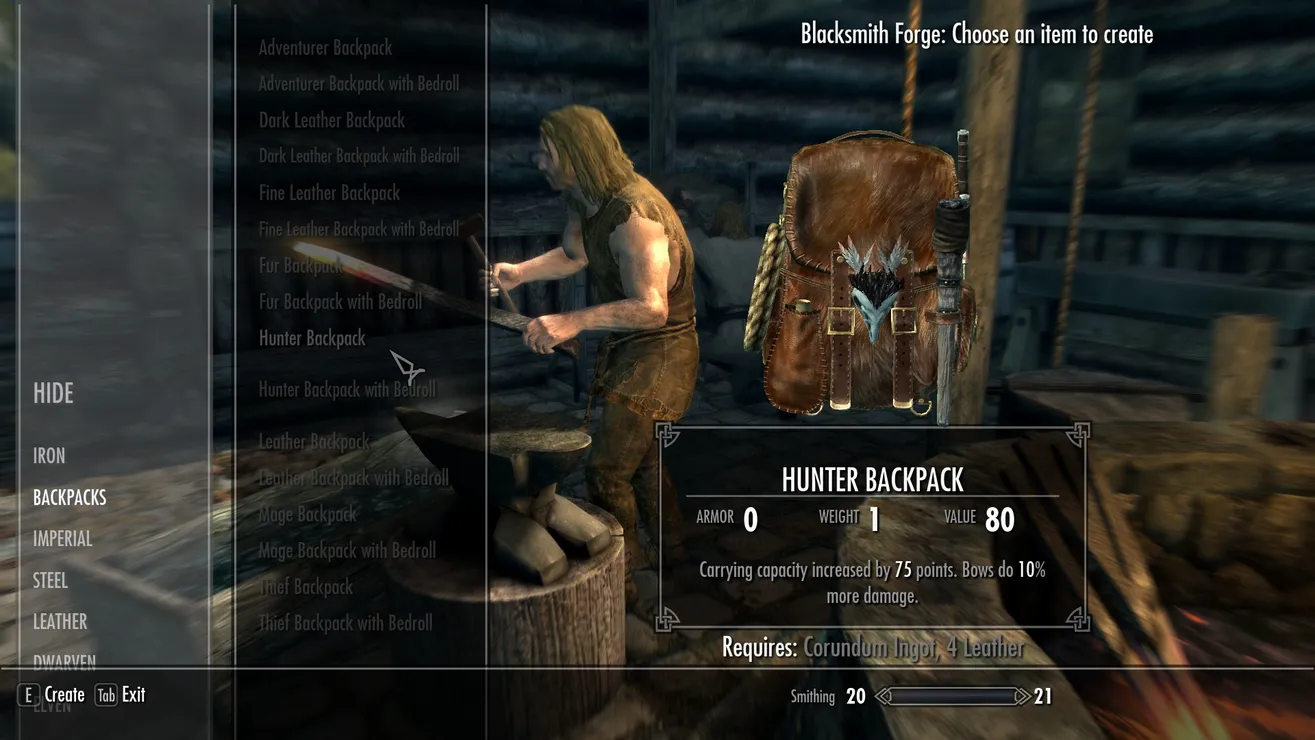Screen dimensions: 1315x740
Task: Select the Fine Leather Backpack item
Action: (329, 193)
